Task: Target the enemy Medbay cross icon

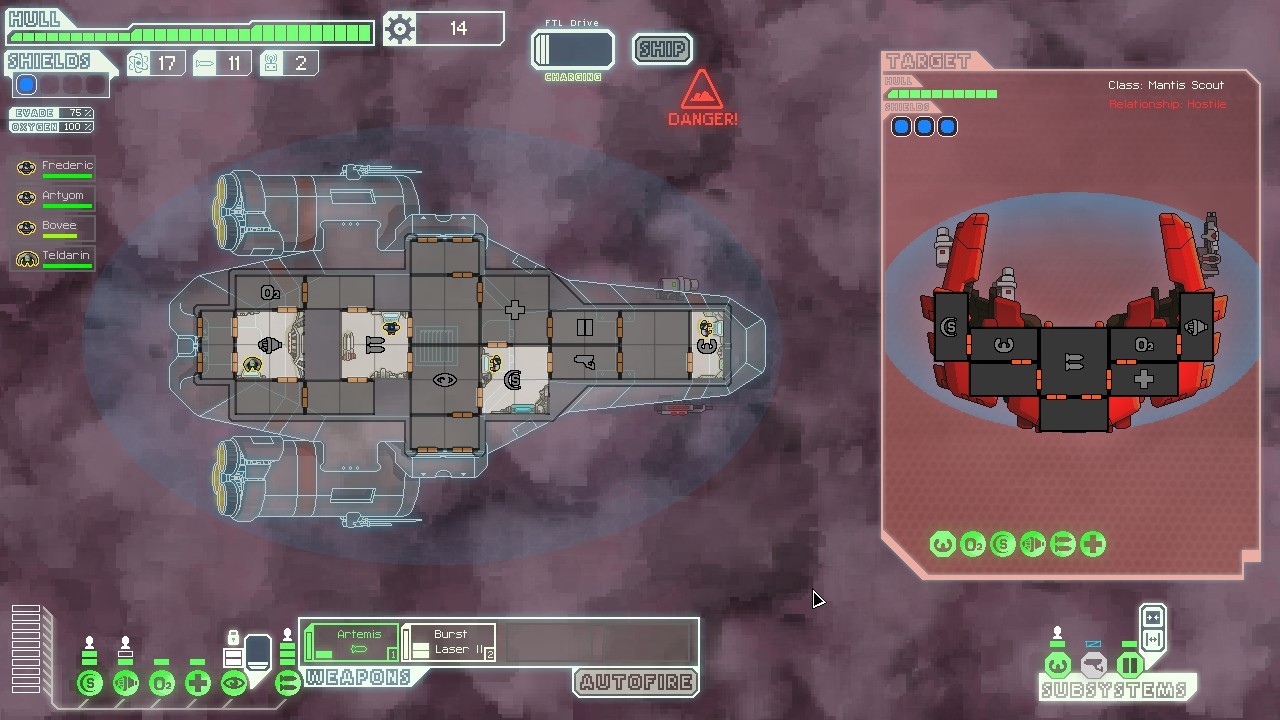Action: (x=1091, y=544)
